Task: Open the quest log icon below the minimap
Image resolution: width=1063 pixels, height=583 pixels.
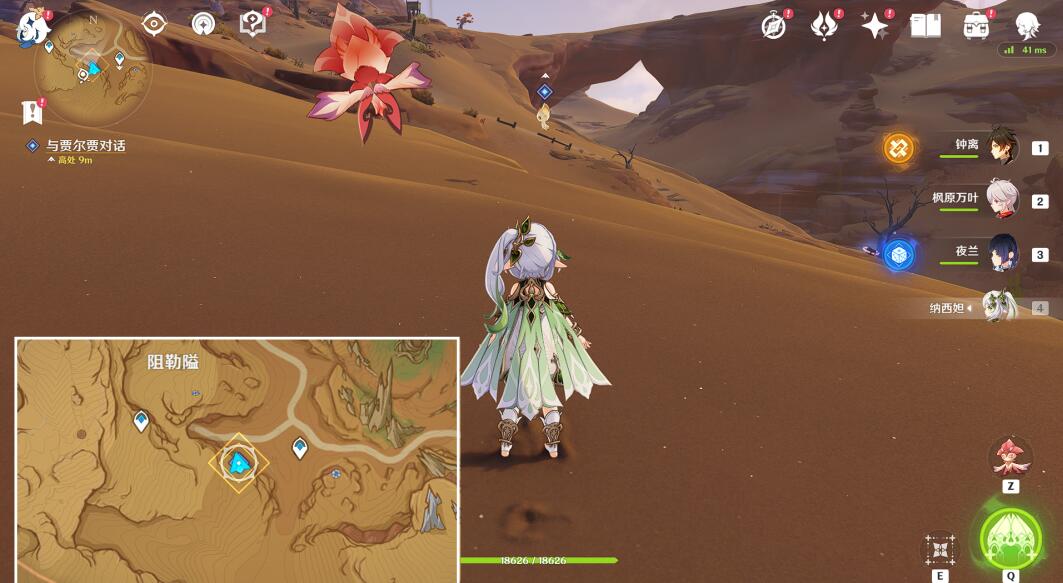Action: [32, 110]
